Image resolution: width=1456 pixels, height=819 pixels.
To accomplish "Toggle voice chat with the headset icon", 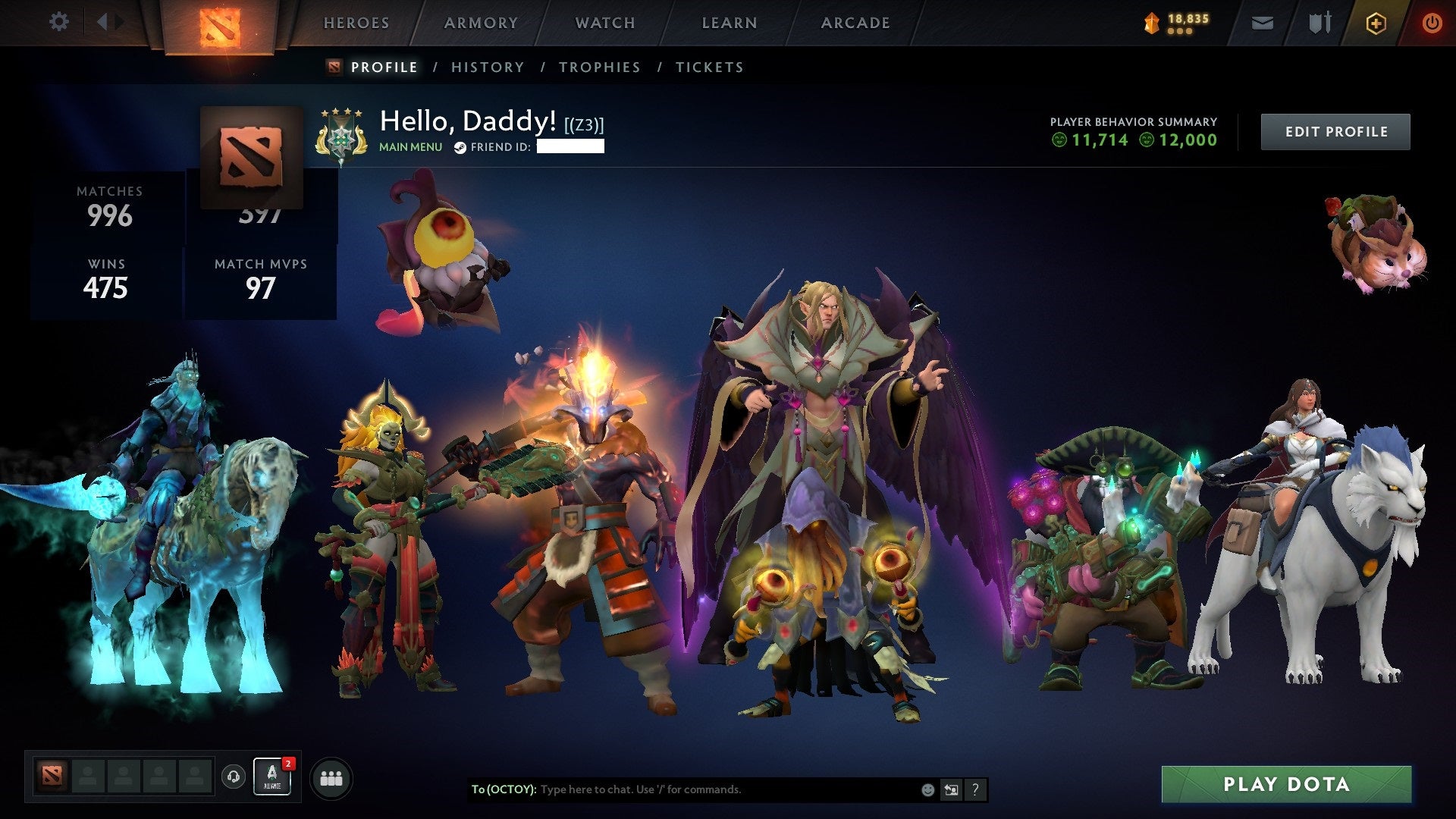I will (234, 776).
